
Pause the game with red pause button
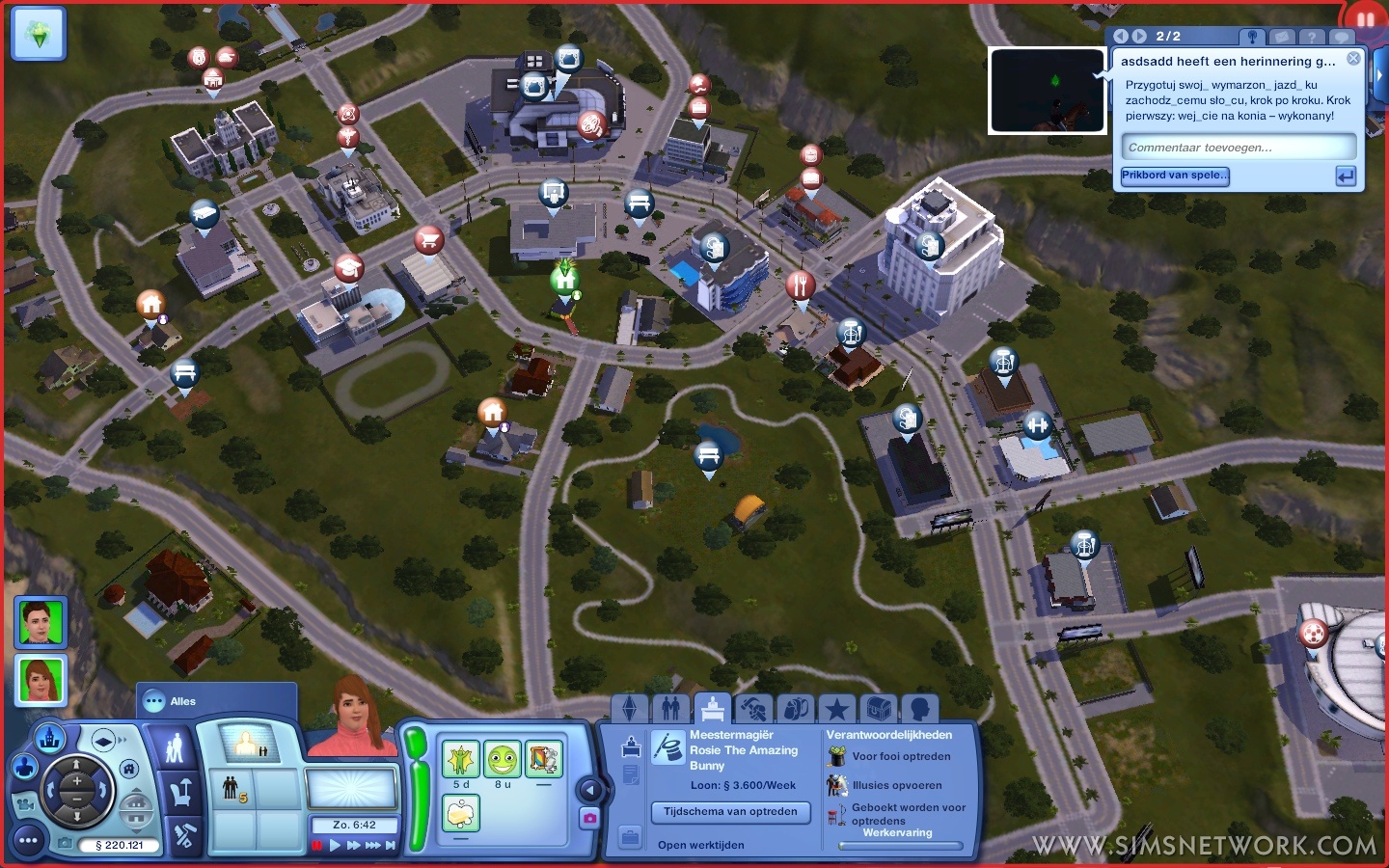tap(316, 846)
